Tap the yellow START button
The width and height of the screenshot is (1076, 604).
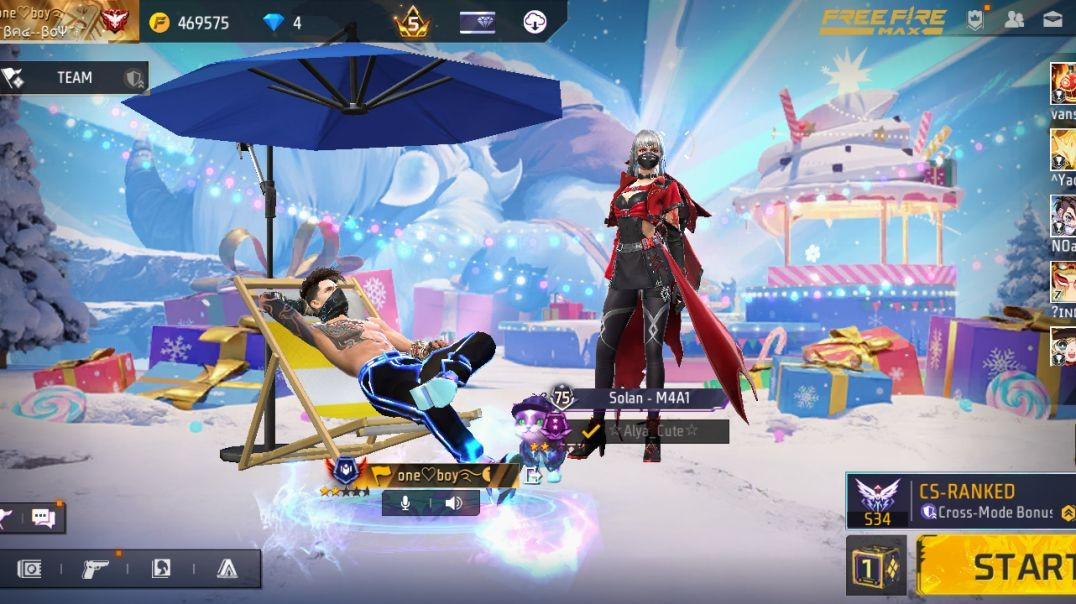tap(998, 566)
